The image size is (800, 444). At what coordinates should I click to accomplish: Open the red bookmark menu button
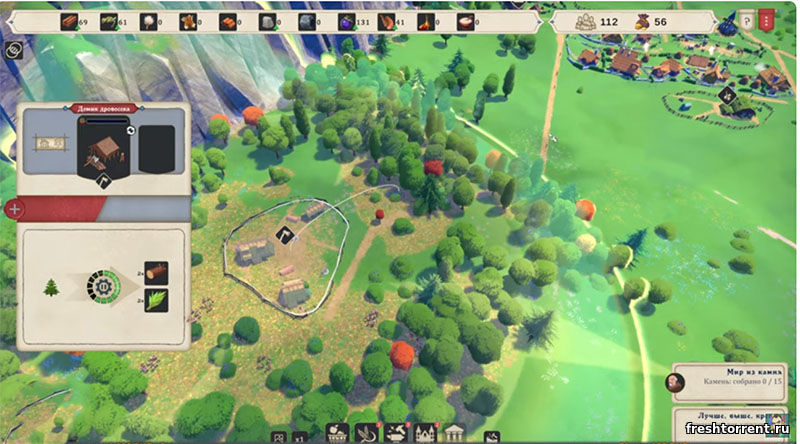pos(767,20)
